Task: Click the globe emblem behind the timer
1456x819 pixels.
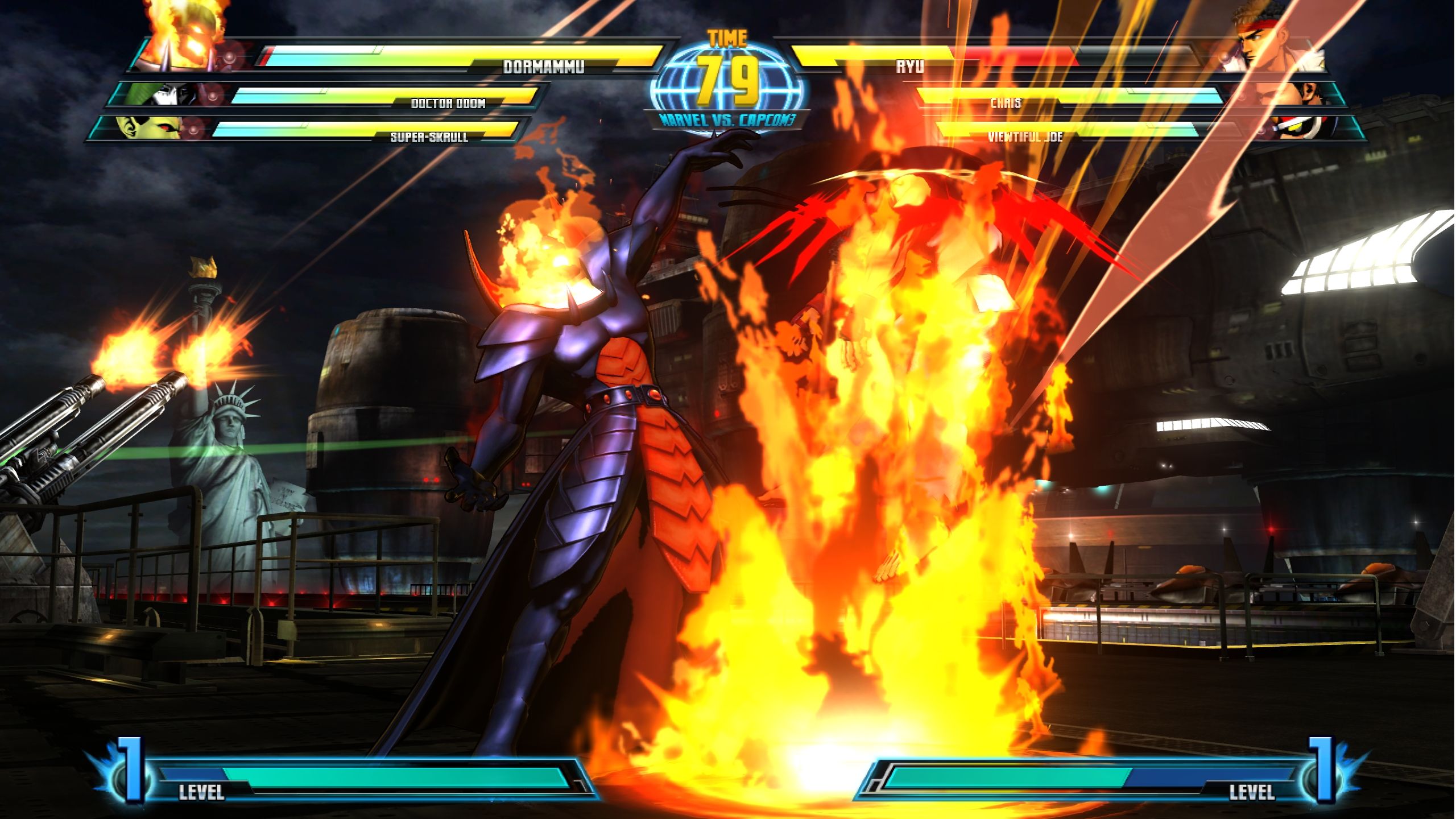Action: pyautogui.click(x=728, y=80)
